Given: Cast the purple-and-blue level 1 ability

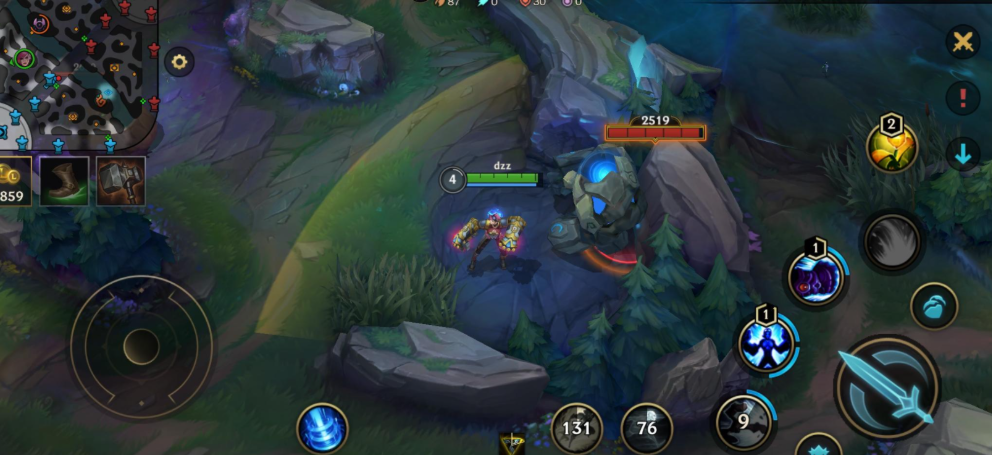Looking at the screenshot, I should 815,277.
